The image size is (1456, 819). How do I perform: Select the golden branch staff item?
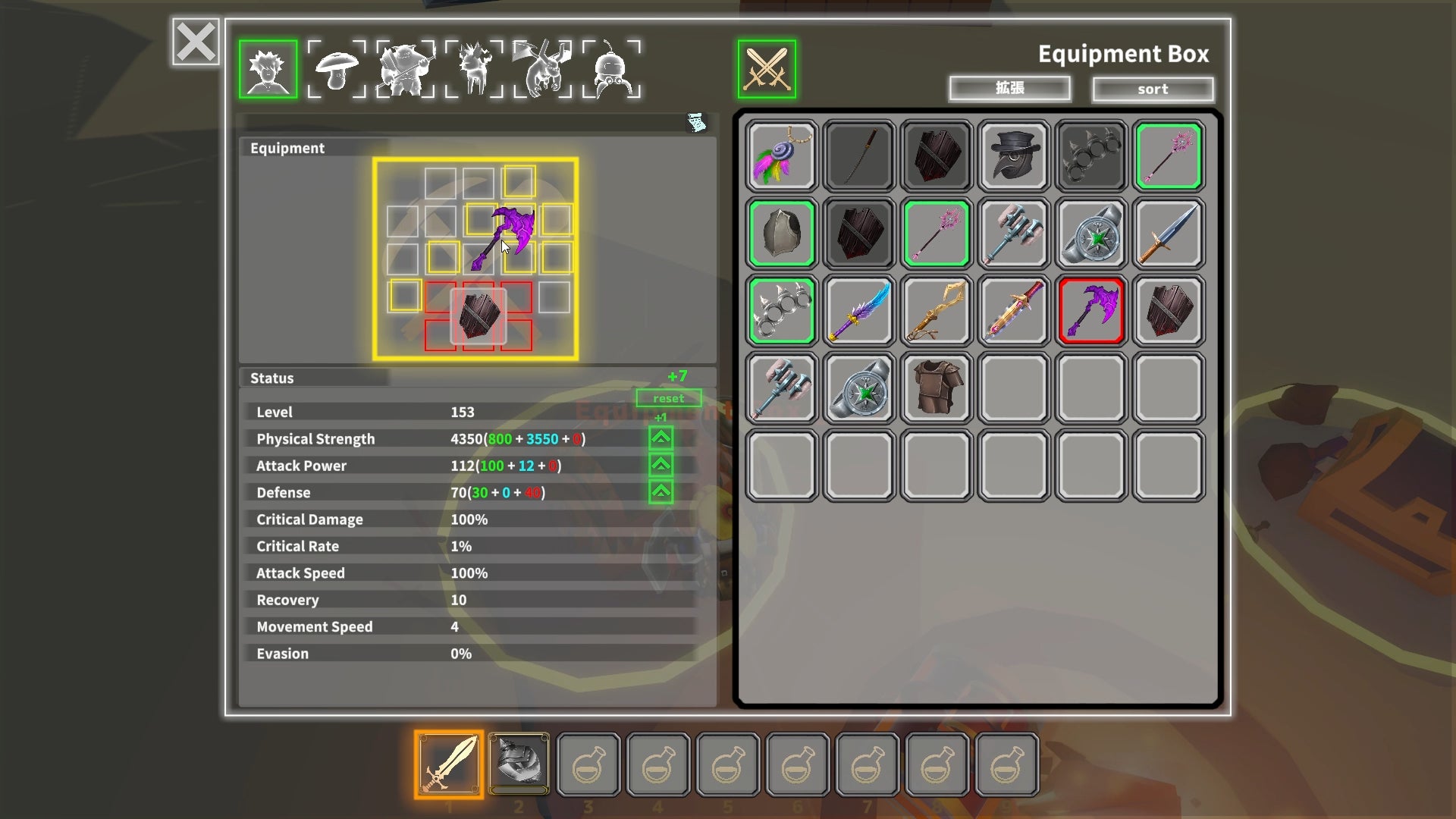[937, 311]
